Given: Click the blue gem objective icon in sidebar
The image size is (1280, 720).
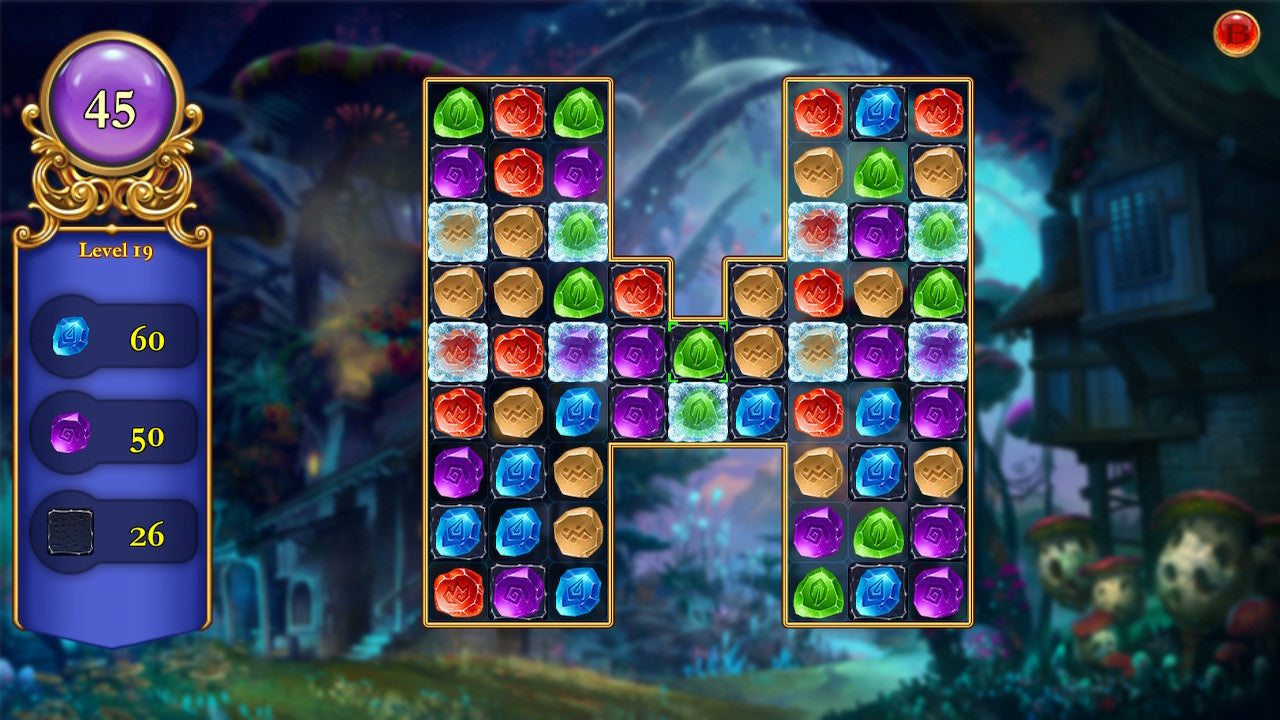Looking at the screenshot, I should click(x=71, y=336).
